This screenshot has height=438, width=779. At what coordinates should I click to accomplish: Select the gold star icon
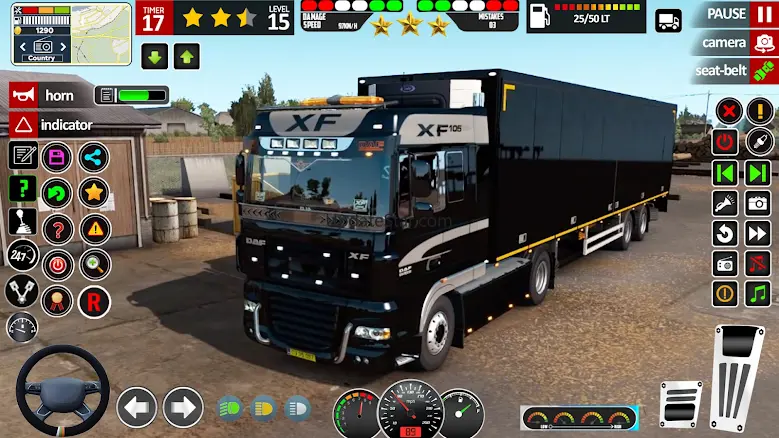[x=94, y=191]
